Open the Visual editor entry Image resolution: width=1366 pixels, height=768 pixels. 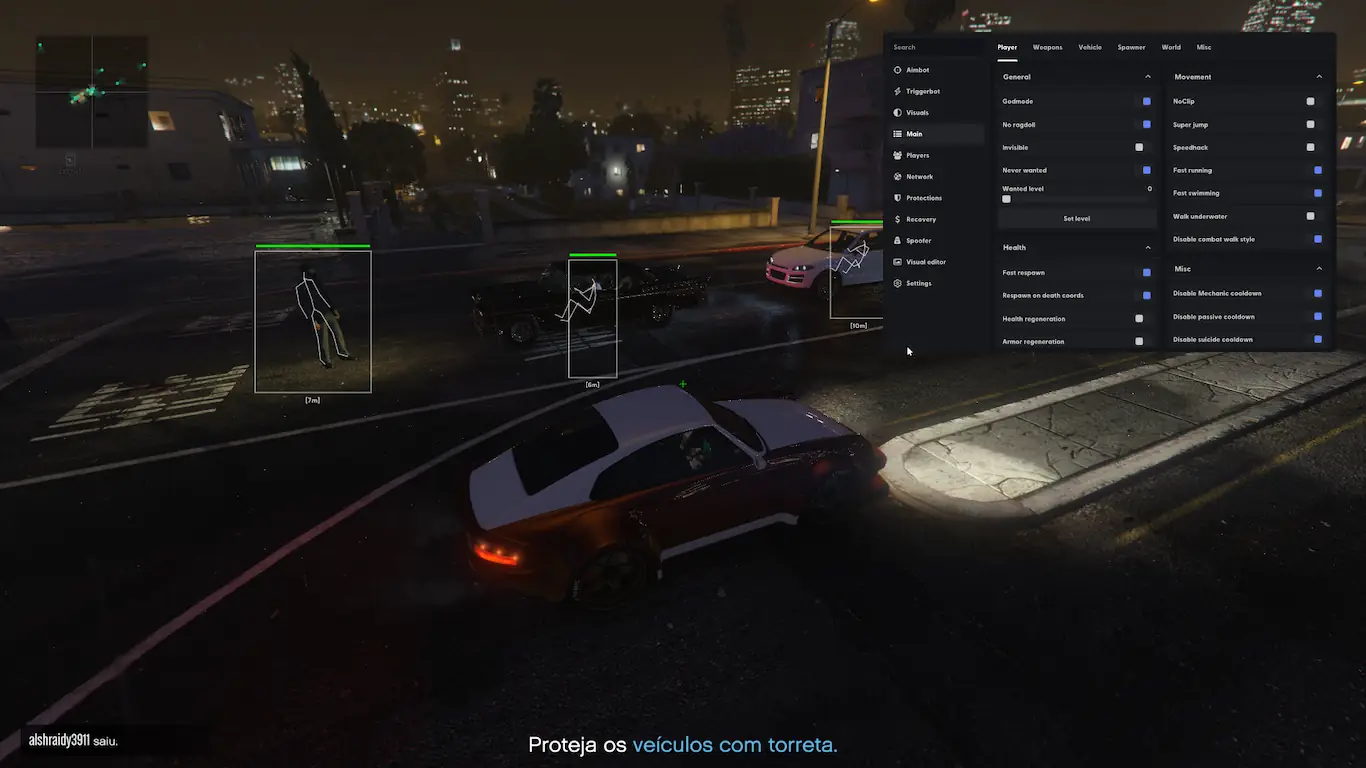point(925,262)
